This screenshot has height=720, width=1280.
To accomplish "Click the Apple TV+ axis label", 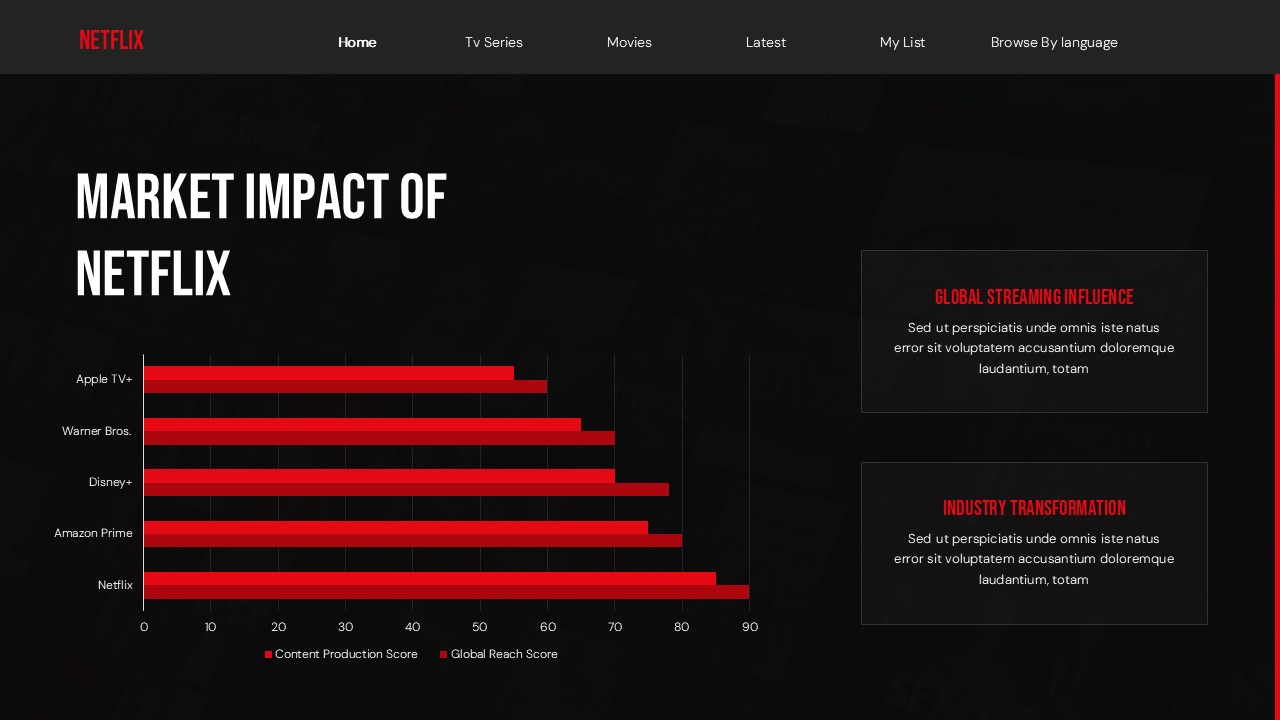I will tap(104, 379).
